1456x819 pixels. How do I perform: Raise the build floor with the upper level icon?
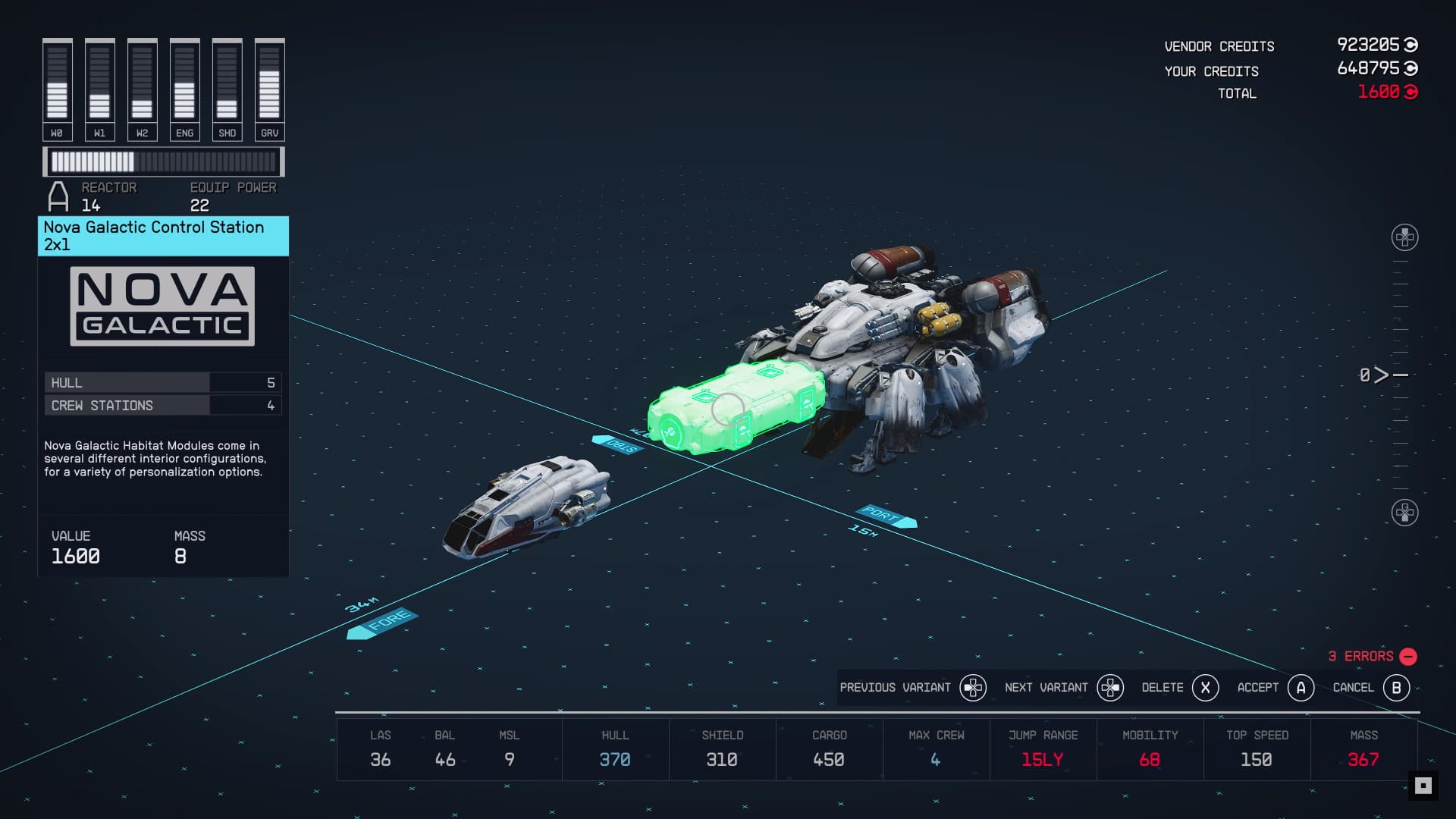pyautogui.click(x=1404, y=237)
